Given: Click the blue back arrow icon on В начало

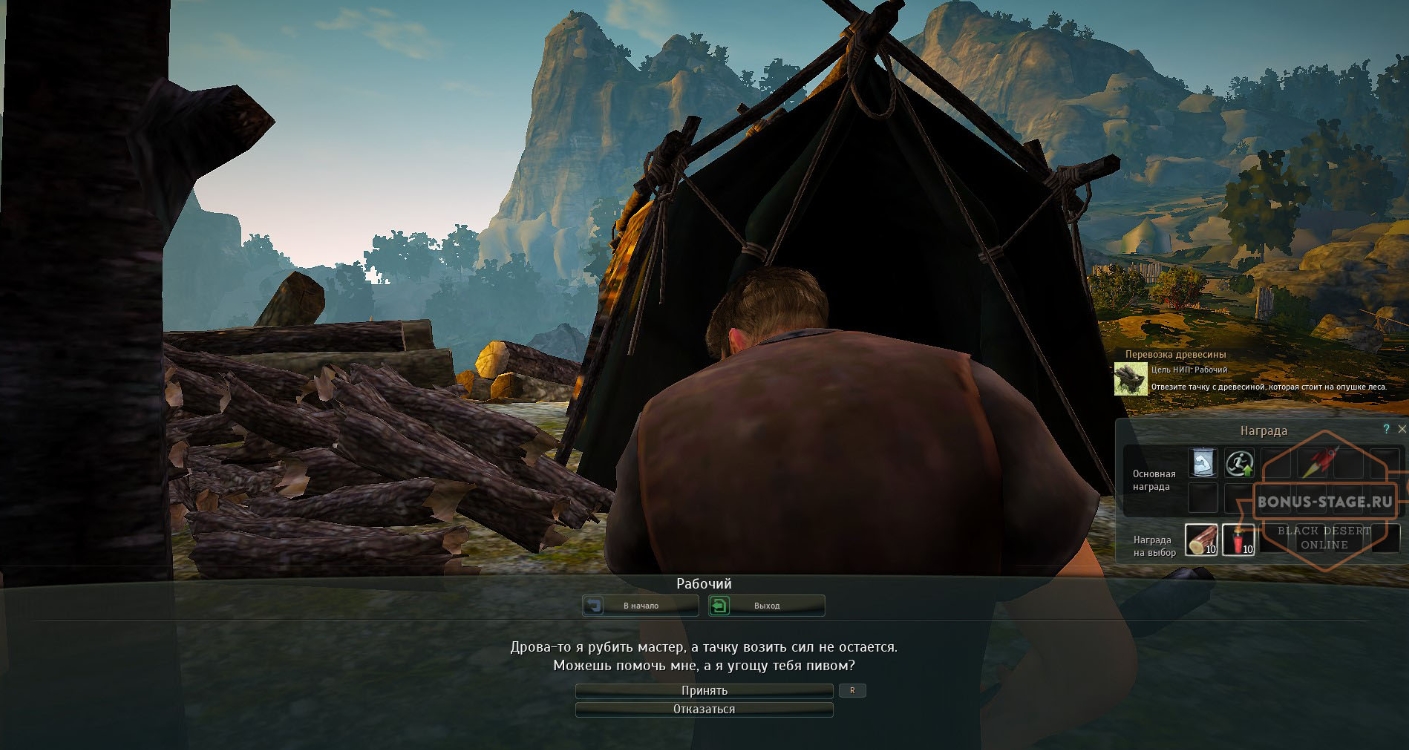Looking at the screenshot, I should tap(594, 605).
